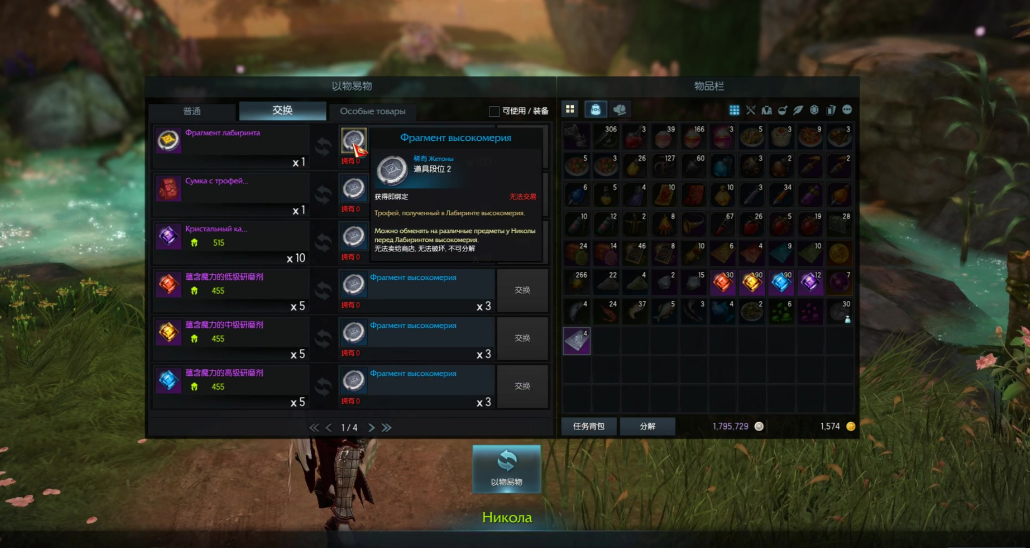Screen dimensions: 1030x548
Task: Exchange for the mid-grade yellow polish (中级研磨剂)
Action: 522,339
